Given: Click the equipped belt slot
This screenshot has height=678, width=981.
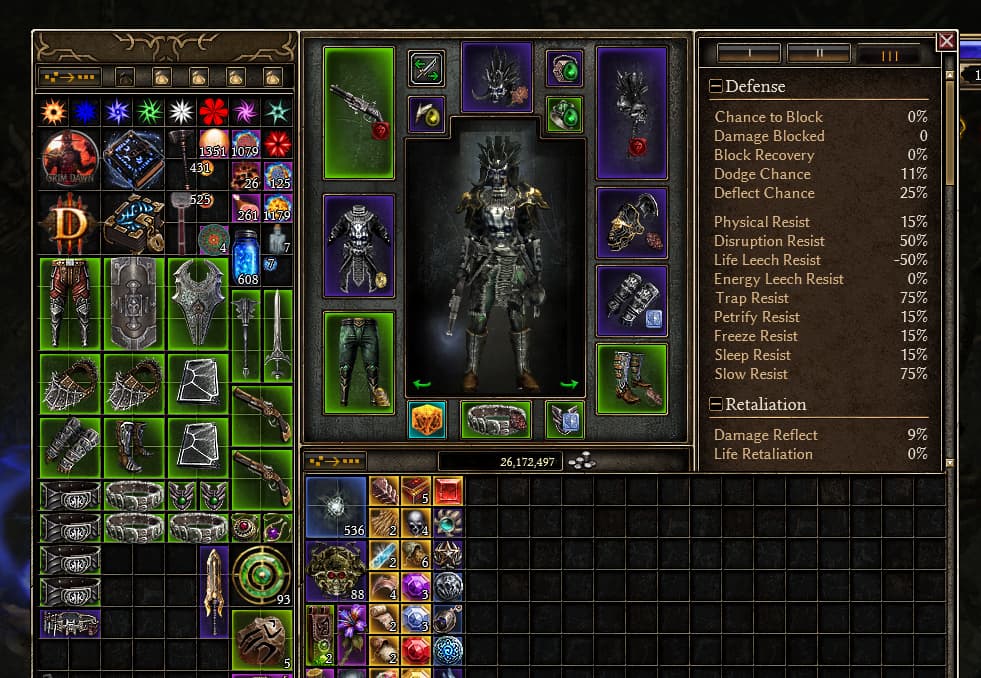Looking at the screenshot, I should (x=496, y=420).
